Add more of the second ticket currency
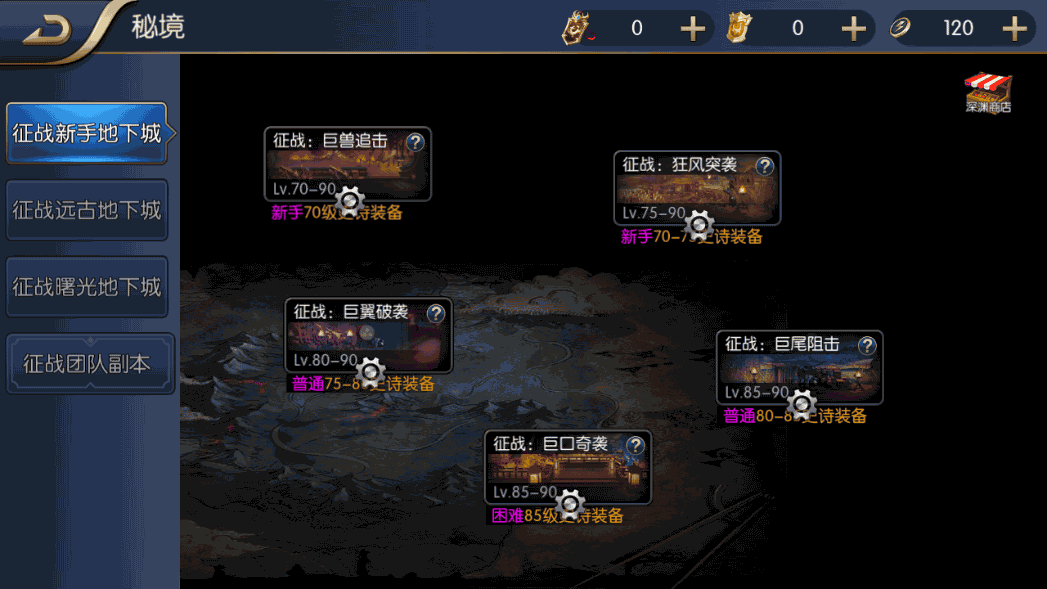Screen dimensions: 1047x589 853,28
